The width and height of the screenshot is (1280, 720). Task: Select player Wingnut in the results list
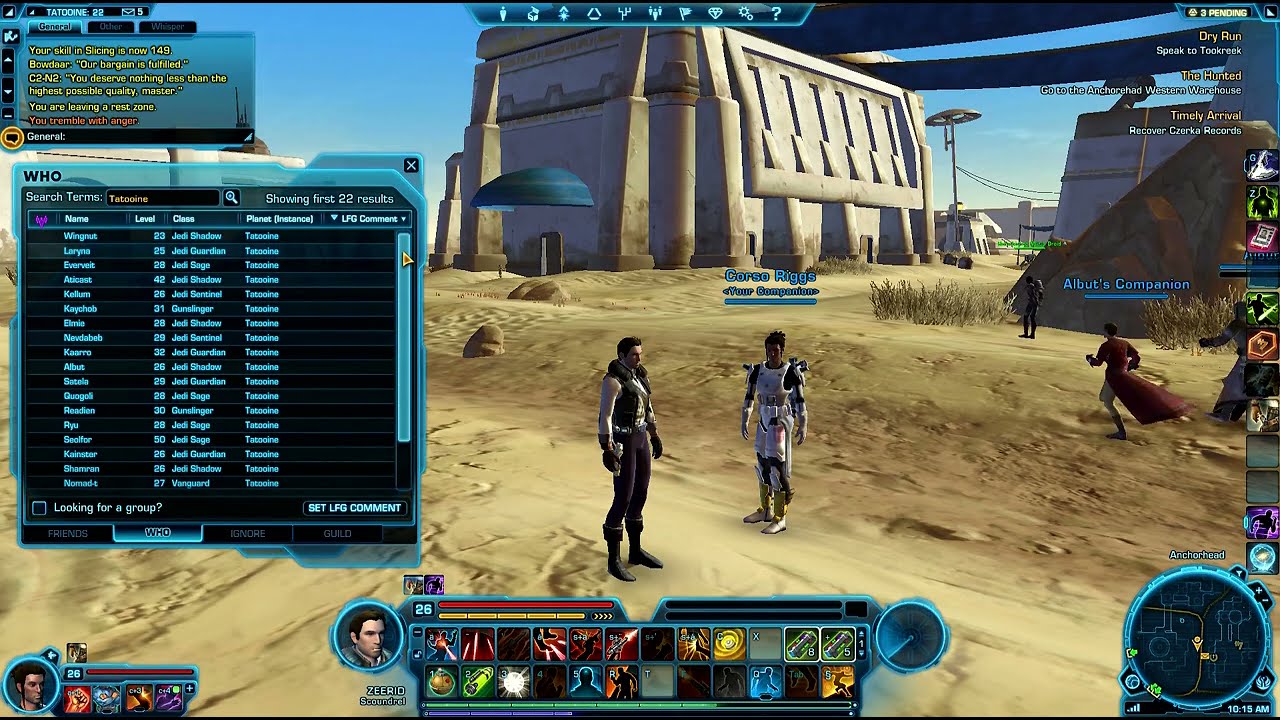pyautogui.click(x=80, y=236)
